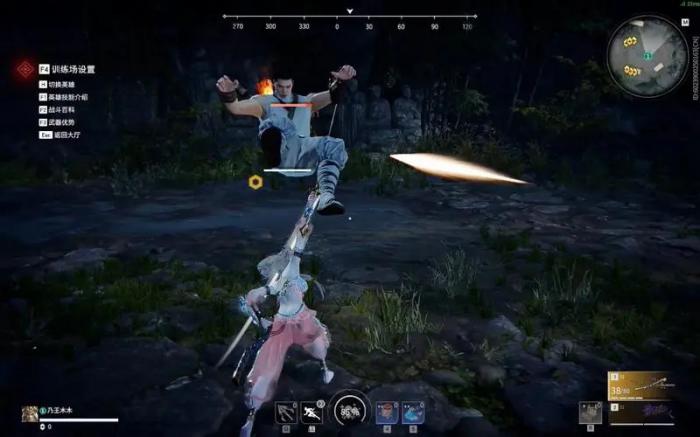This screenshot has width=700, height=437.
Task: Select the primary golden weapon slot
Action: [x=639, y=386]
